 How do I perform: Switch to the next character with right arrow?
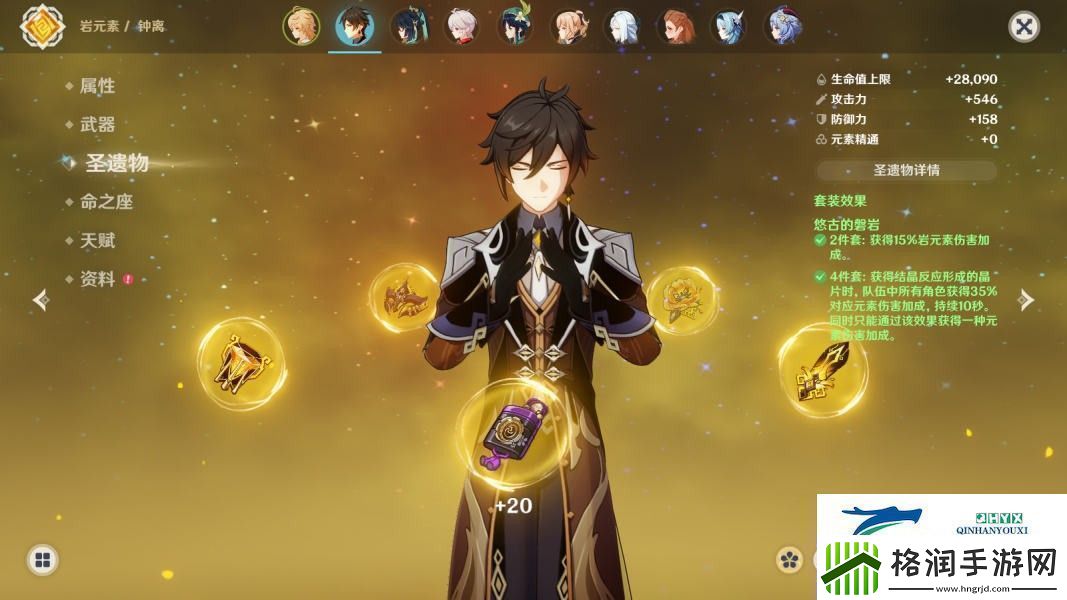[x=1025, y=300]
